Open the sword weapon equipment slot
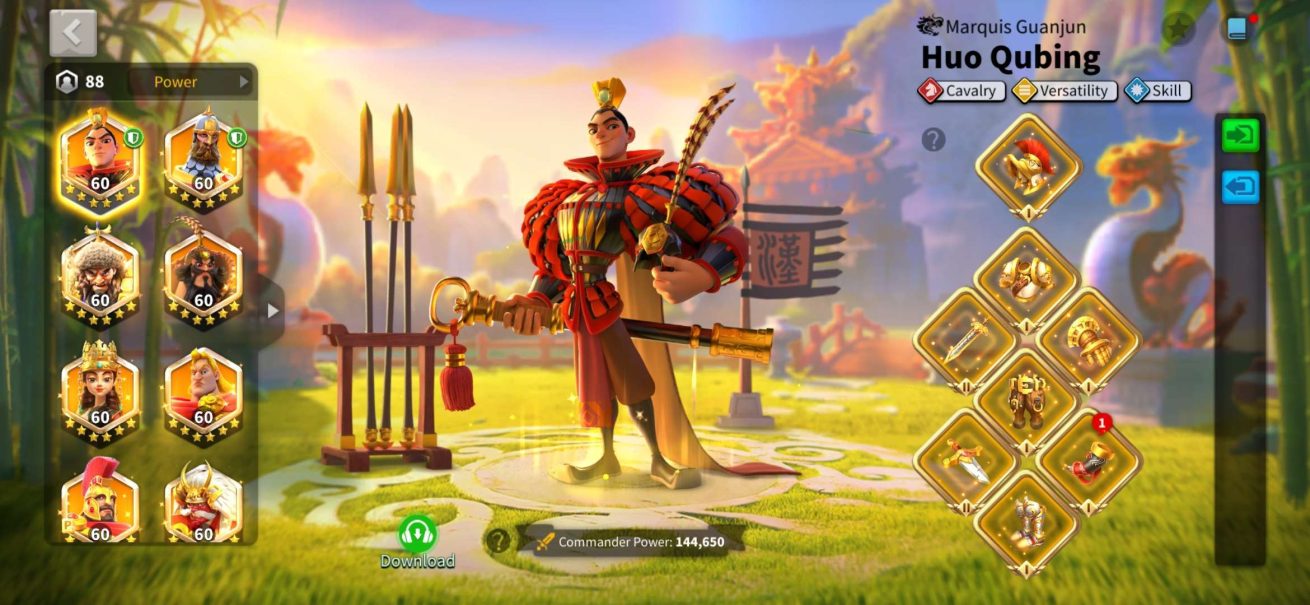The width and height of the screenshot is (1310, 605). pos(965,340)
